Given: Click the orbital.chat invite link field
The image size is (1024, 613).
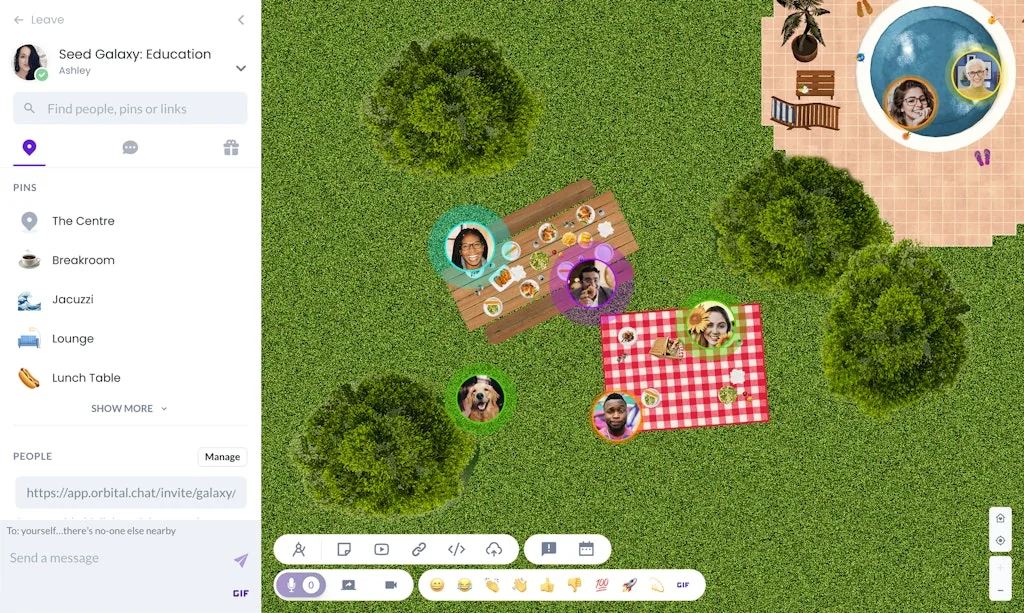Looking at the screenshot, I should (130, 493).
